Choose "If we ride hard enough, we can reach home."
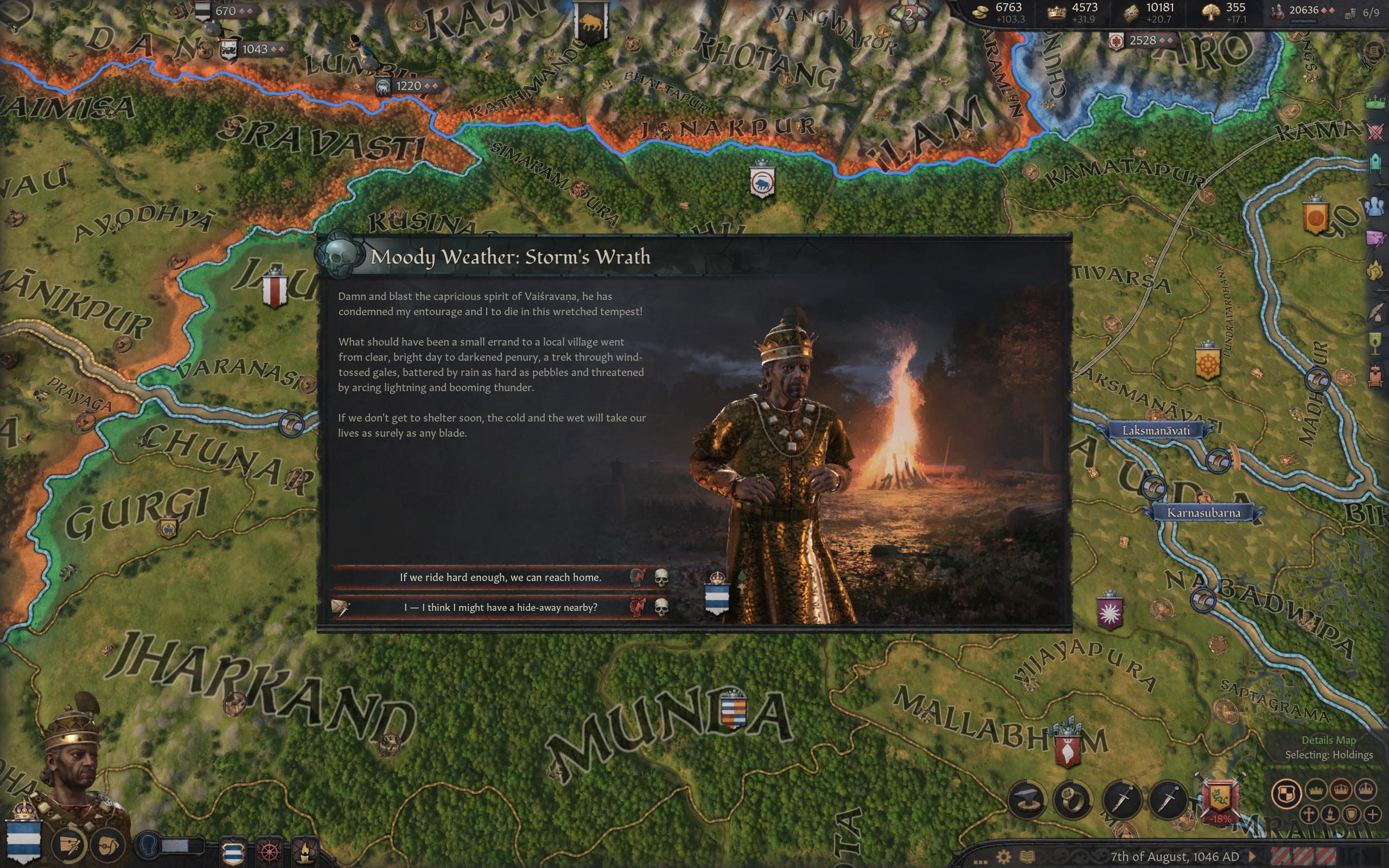The width and height of the screenshot is (1389, 868). [500, 577]
